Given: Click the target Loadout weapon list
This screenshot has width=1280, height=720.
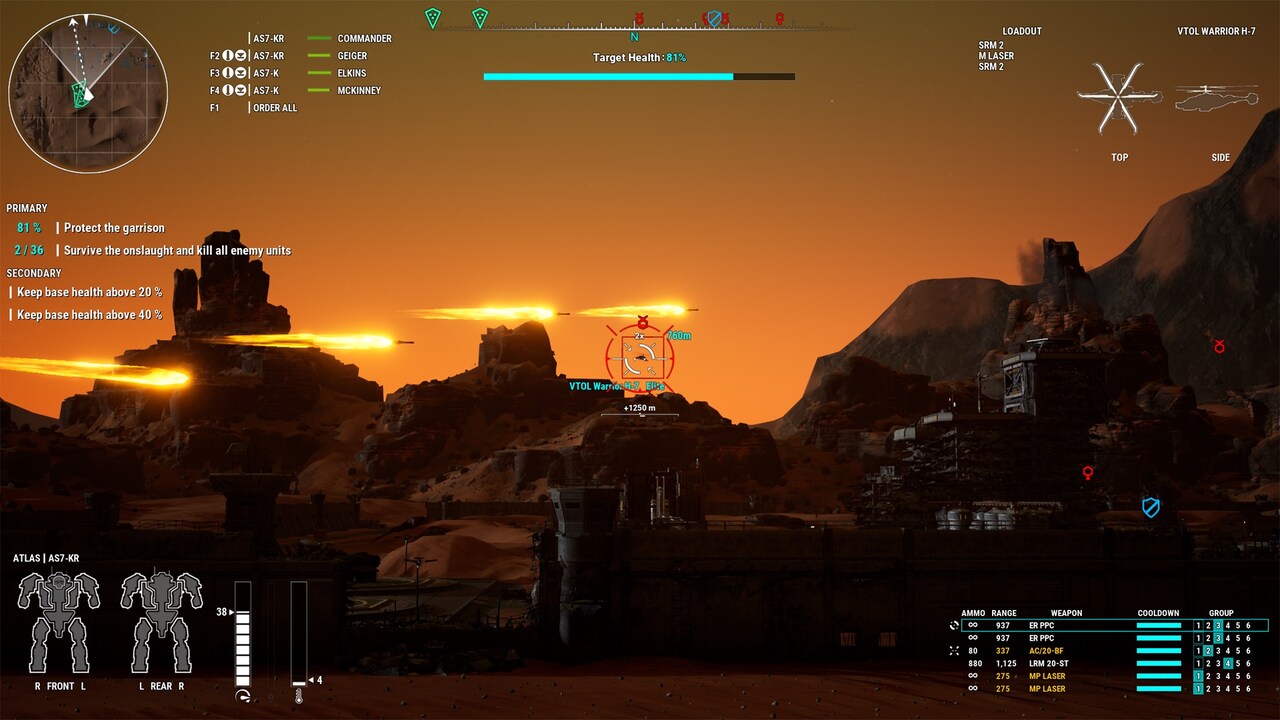Looking at the screenshot, I should pos(996,56).
